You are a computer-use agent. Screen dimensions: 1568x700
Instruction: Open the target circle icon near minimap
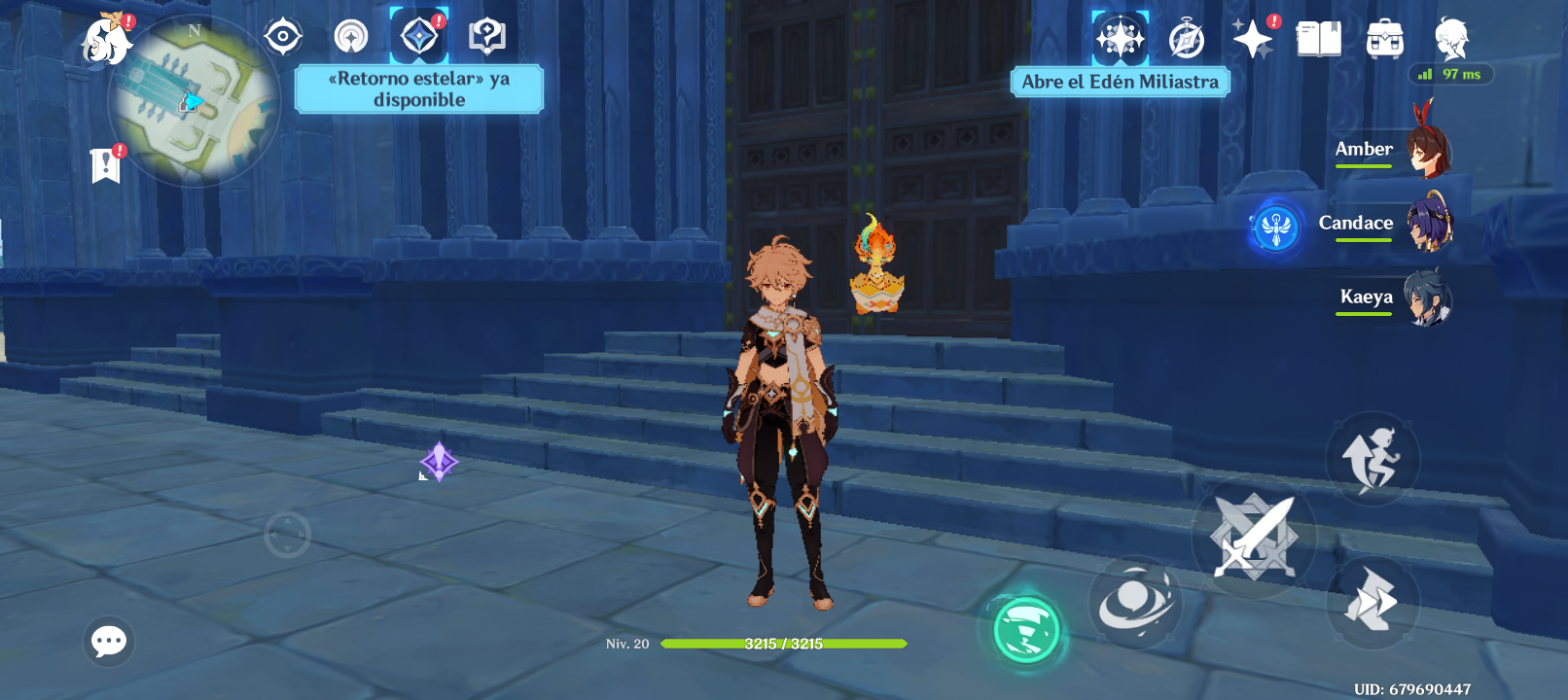tap(283, 37)
